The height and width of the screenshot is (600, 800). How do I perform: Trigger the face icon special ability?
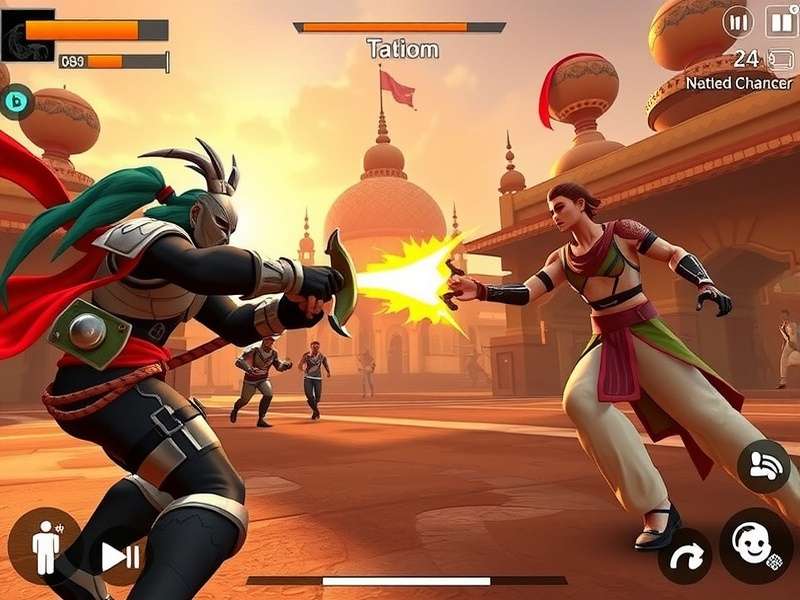(756, 545)
